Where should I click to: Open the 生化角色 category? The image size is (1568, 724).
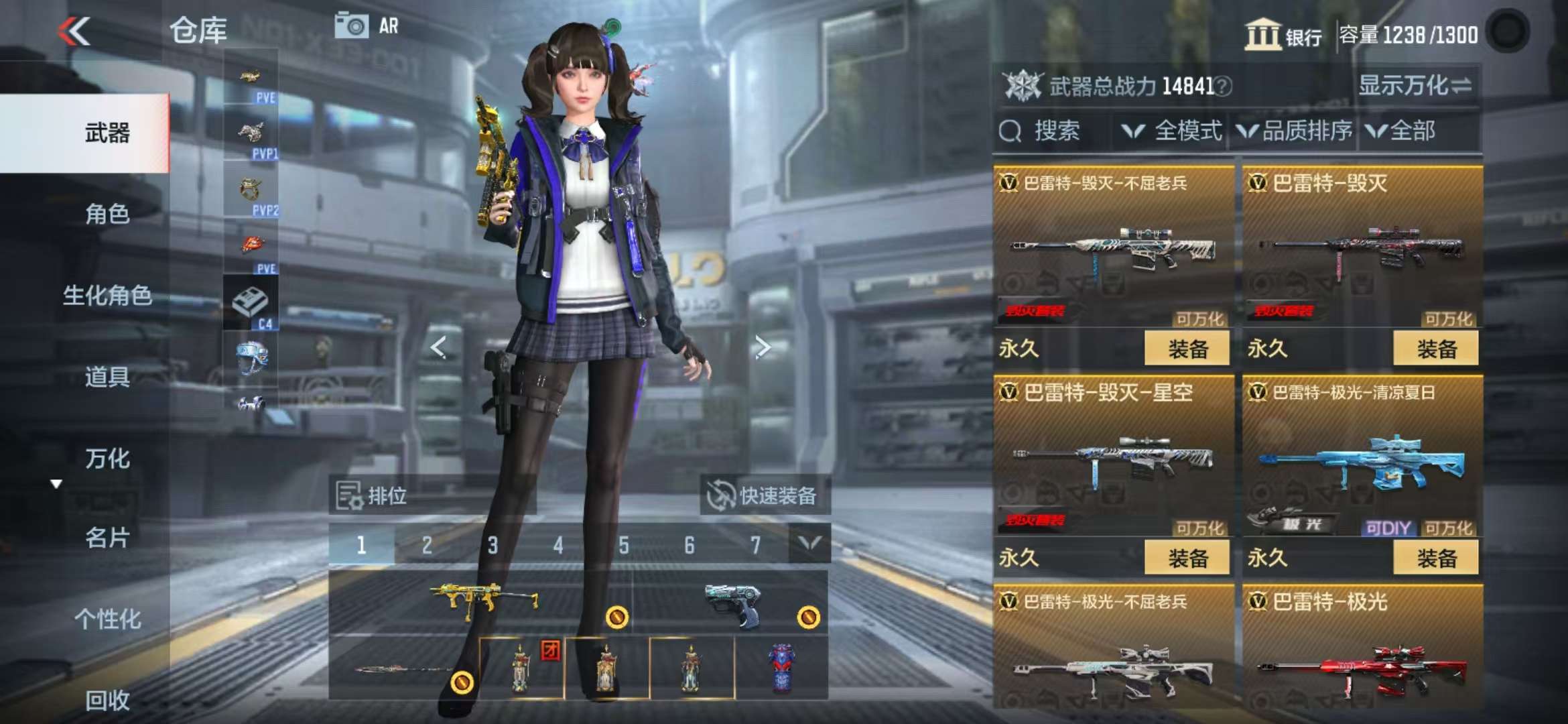tap(107, 296)
